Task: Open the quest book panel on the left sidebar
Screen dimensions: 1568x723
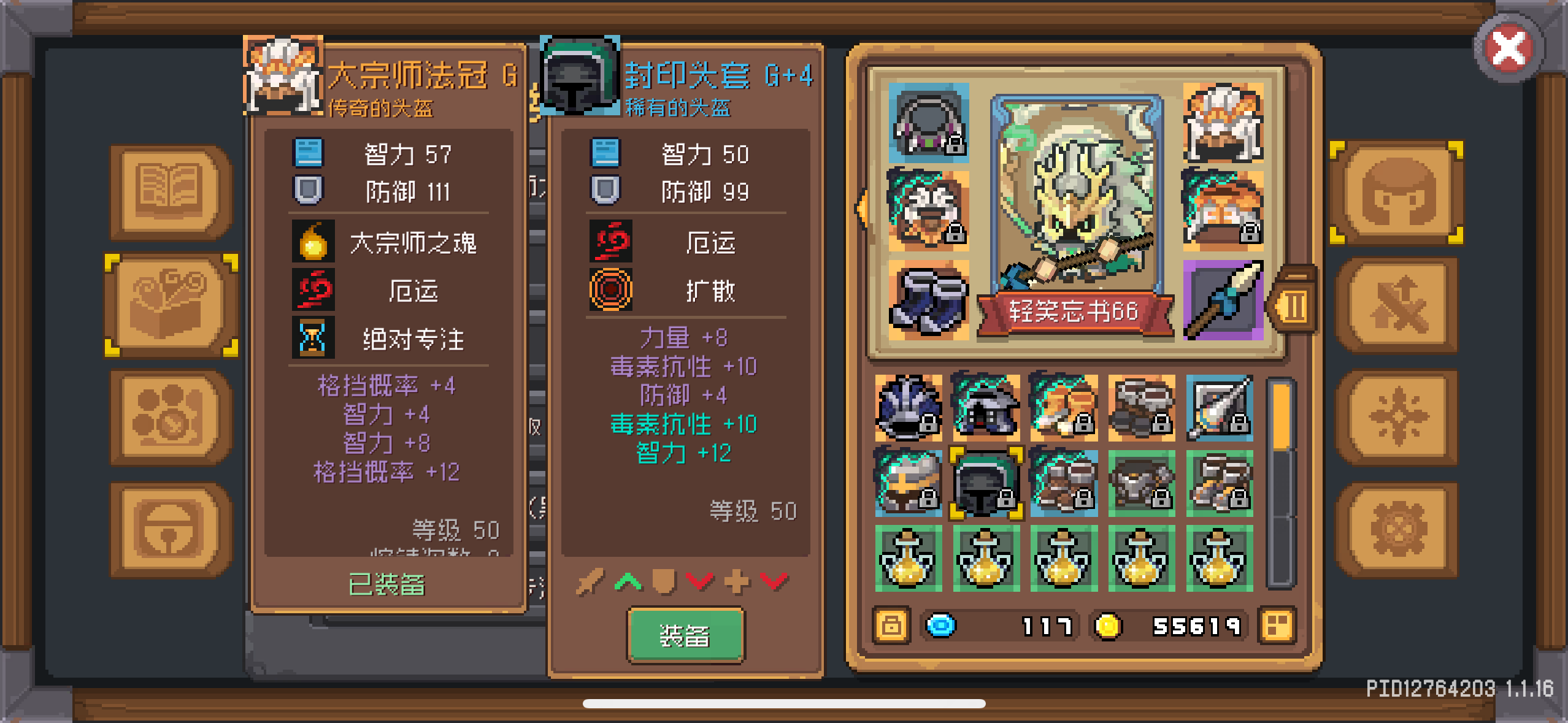Action: tap(167, 191)
